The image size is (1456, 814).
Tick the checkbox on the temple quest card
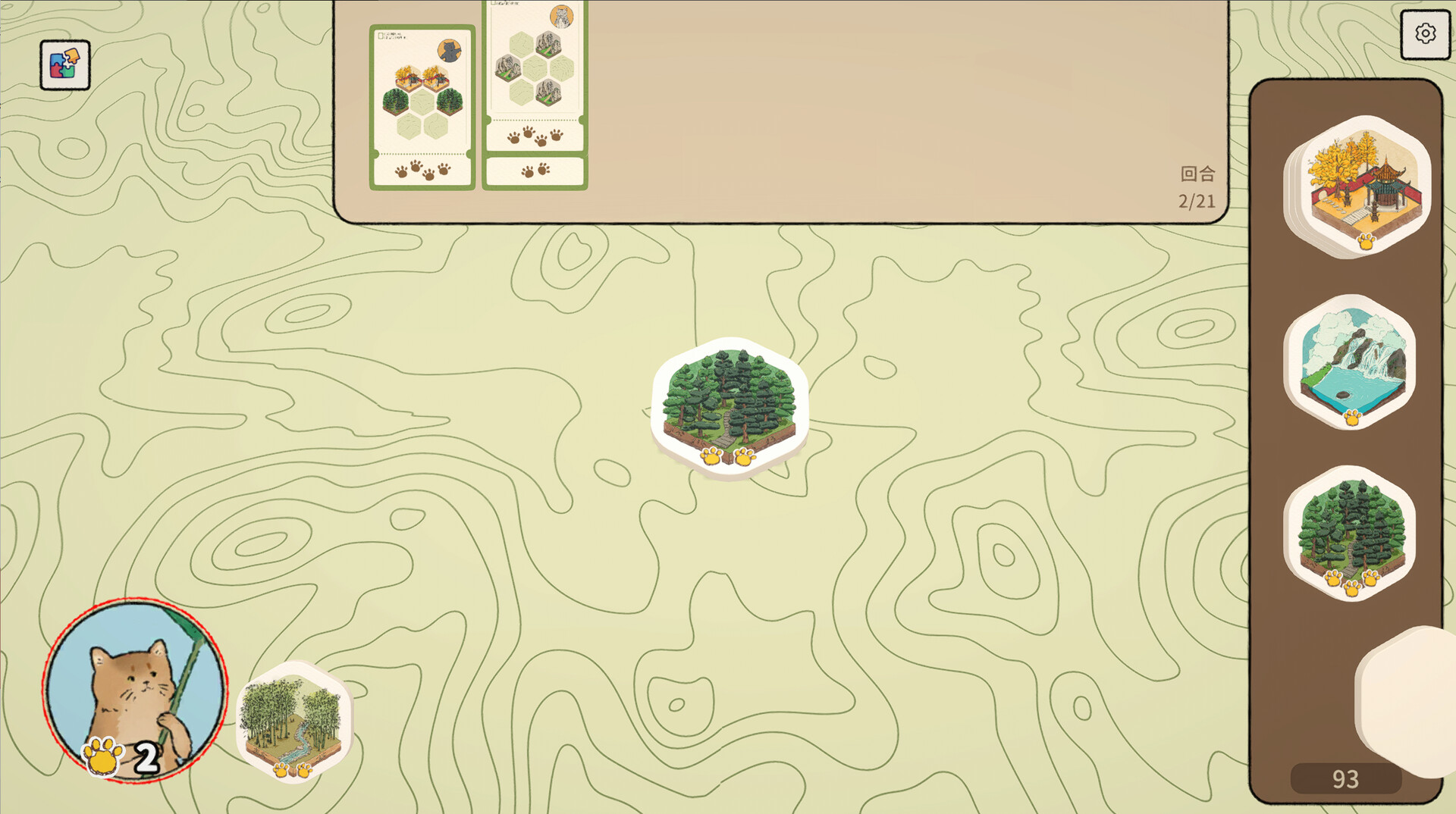380,36
